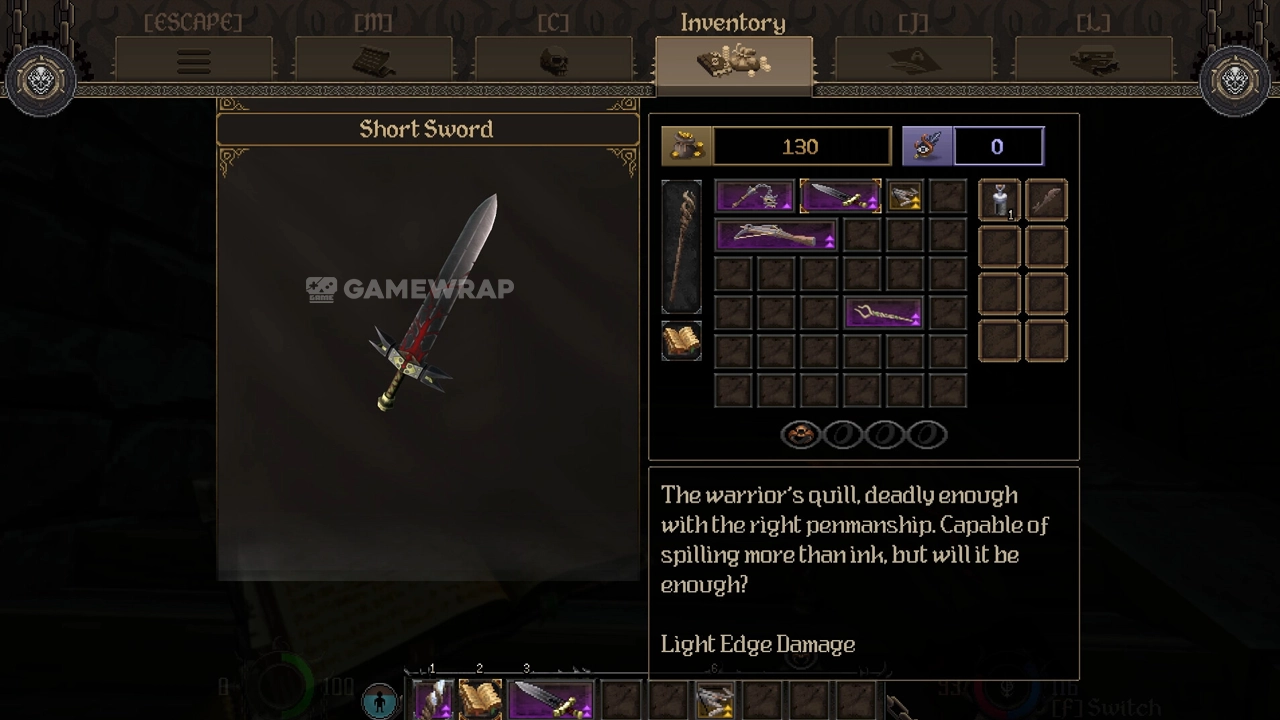Switch to the map tab
Viewport: 1280px width, 720px height.
373,61
